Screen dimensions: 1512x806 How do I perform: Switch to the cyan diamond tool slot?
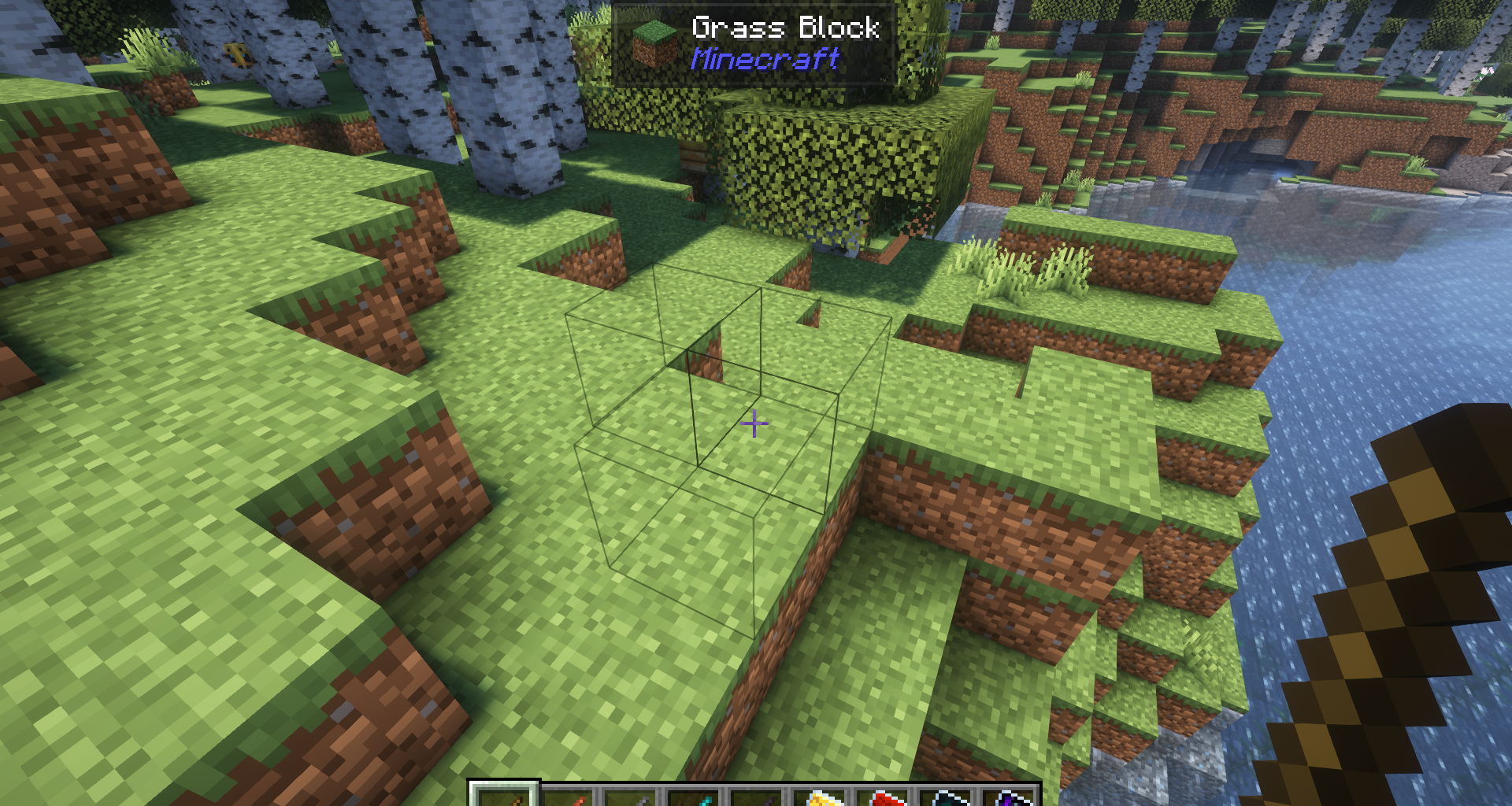[694, 798]
